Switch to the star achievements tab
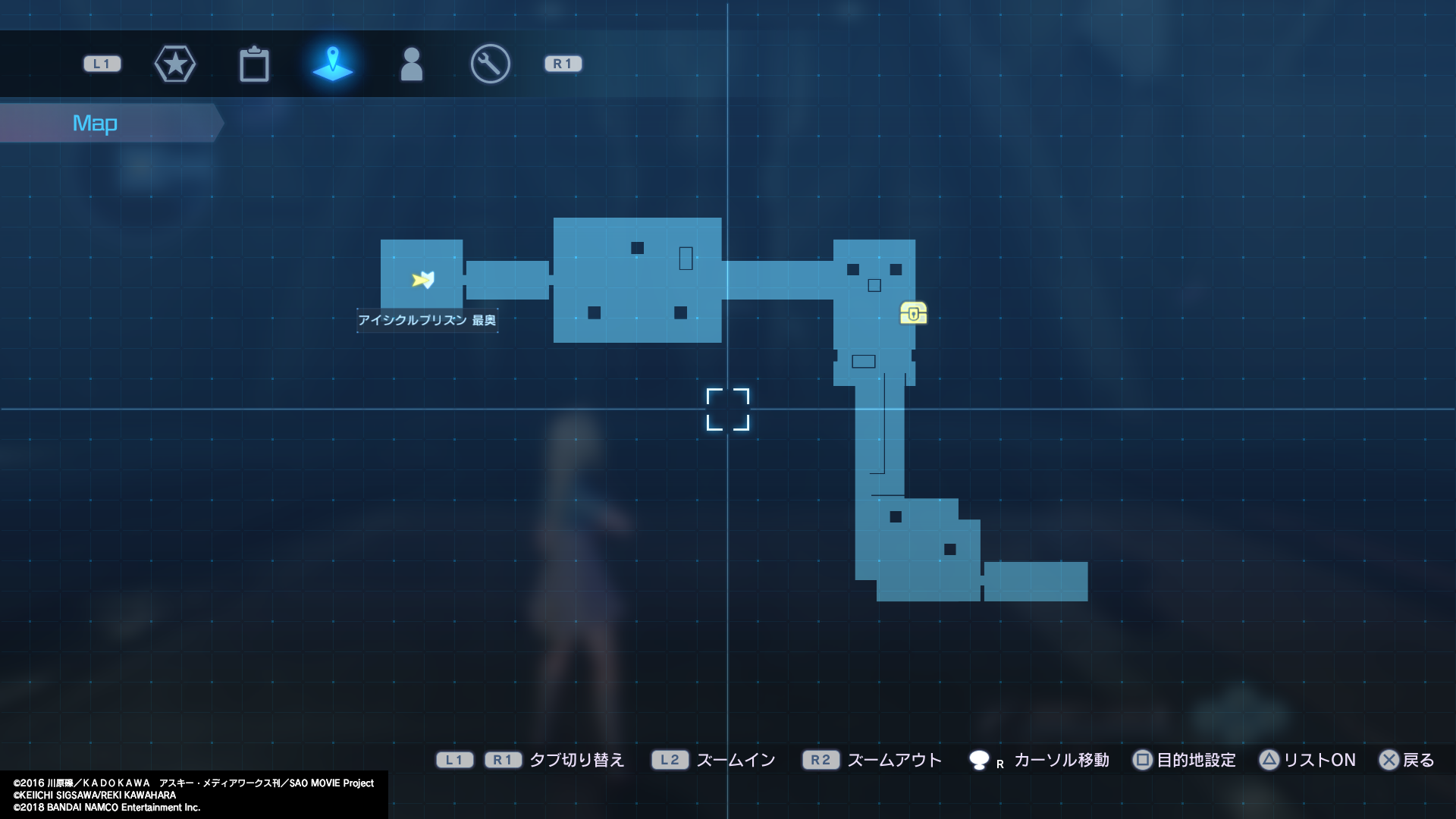The height and width of the screenshot is (819, 1456). (x=175, y=64)
